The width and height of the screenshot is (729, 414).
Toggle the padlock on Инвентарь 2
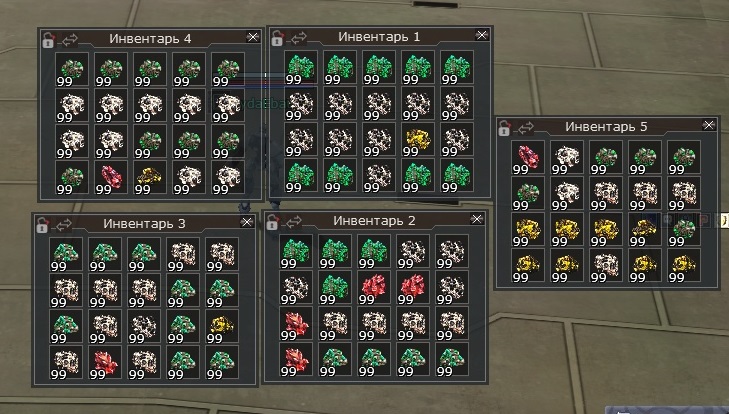coord(272,221)
